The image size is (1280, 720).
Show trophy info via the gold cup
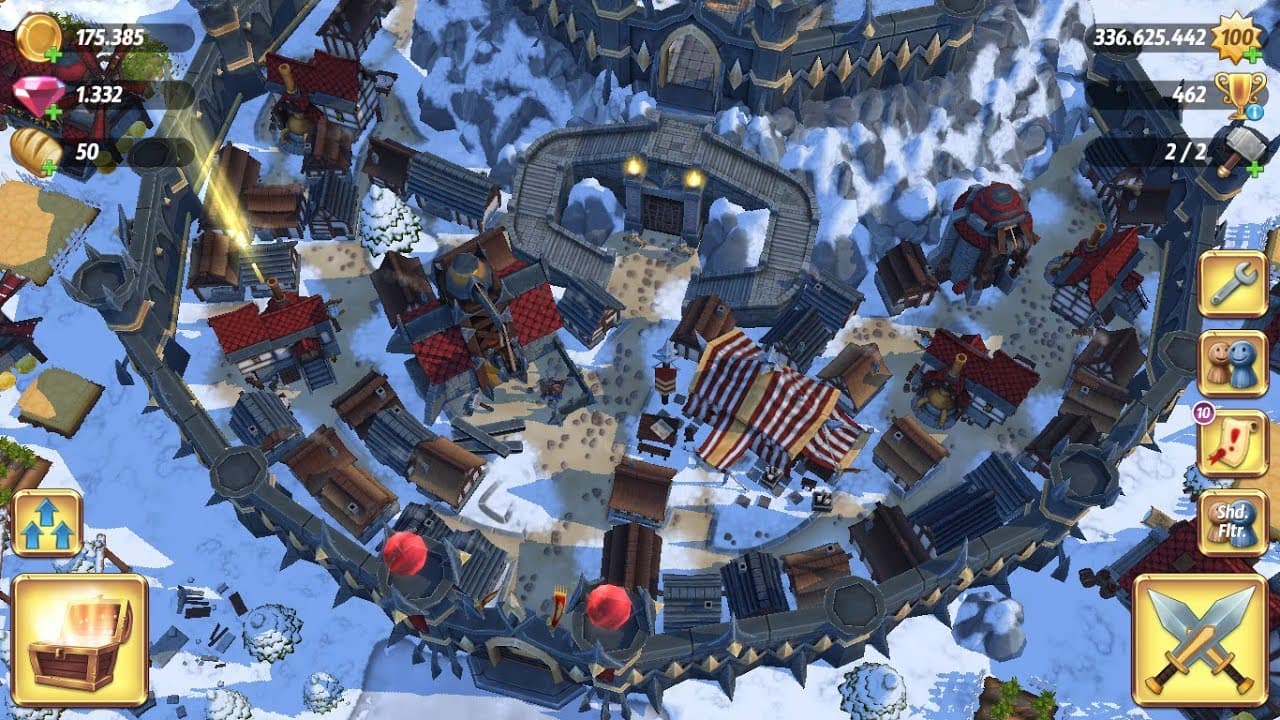[1238, 95]
